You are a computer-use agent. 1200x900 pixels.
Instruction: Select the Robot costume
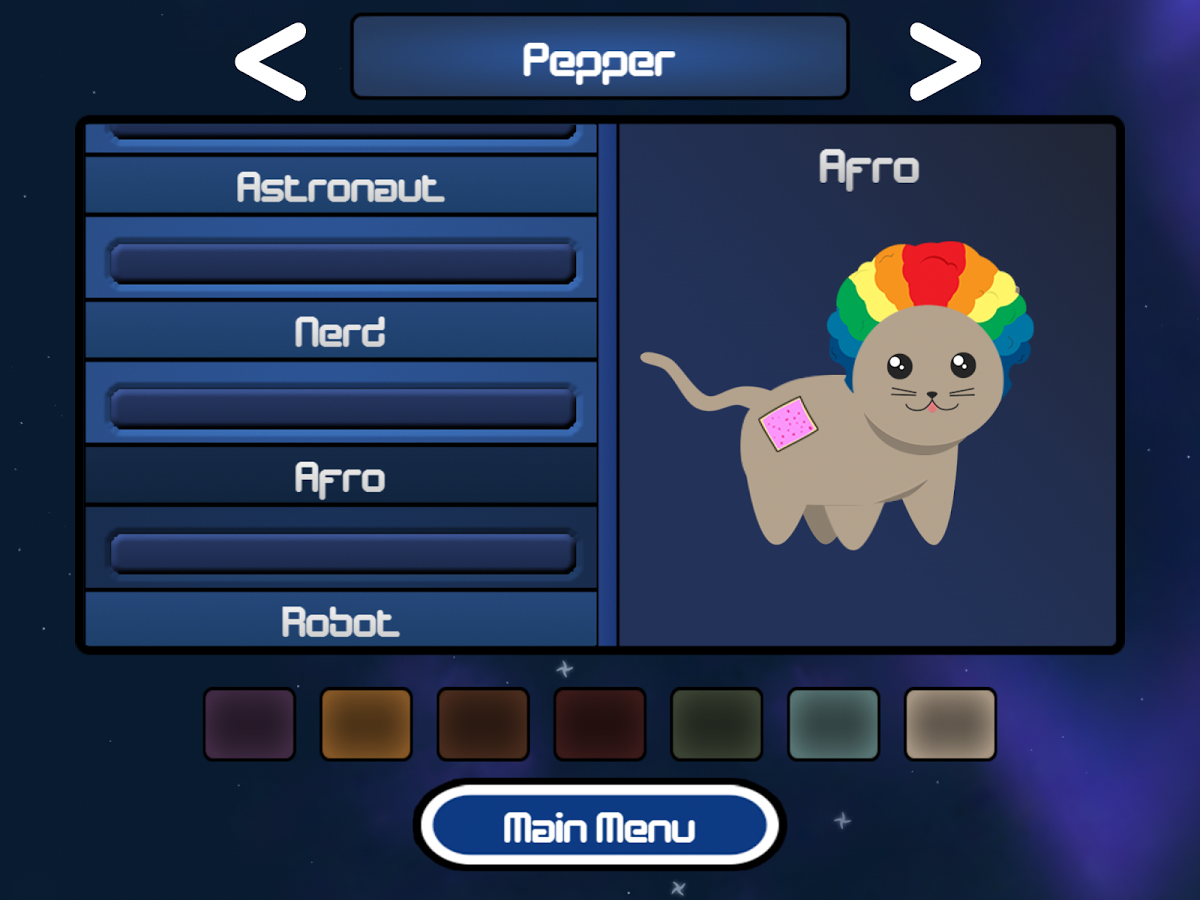coord(340,621)
